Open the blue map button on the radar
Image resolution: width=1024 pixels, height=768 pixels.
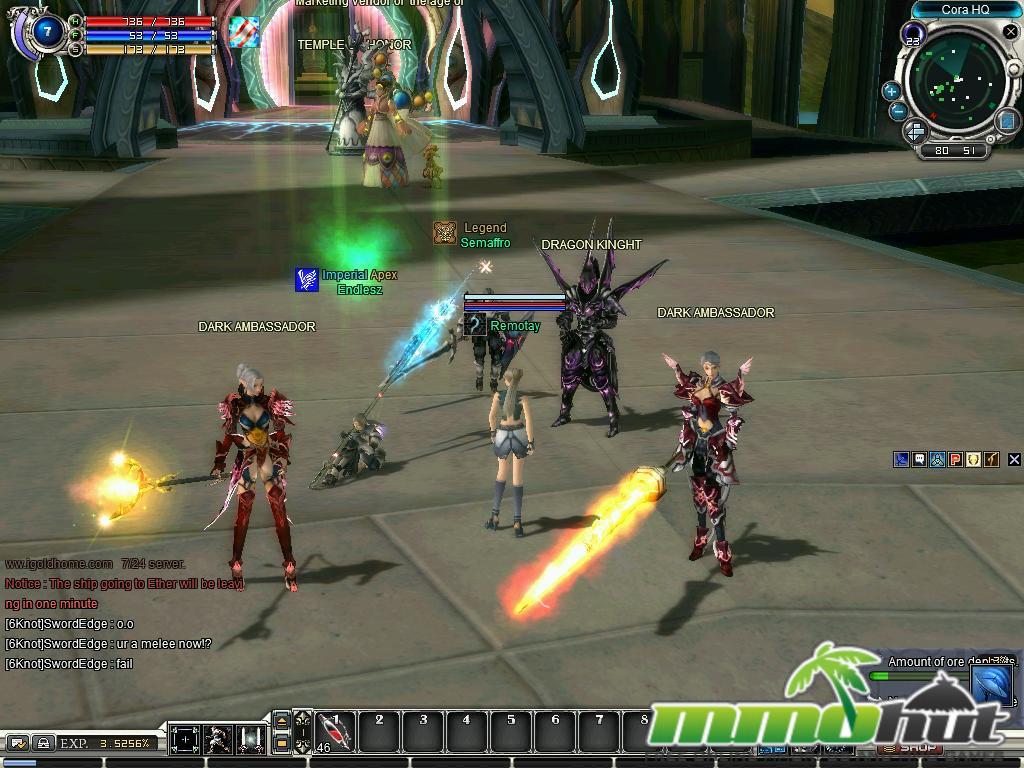click(1007, 121)
